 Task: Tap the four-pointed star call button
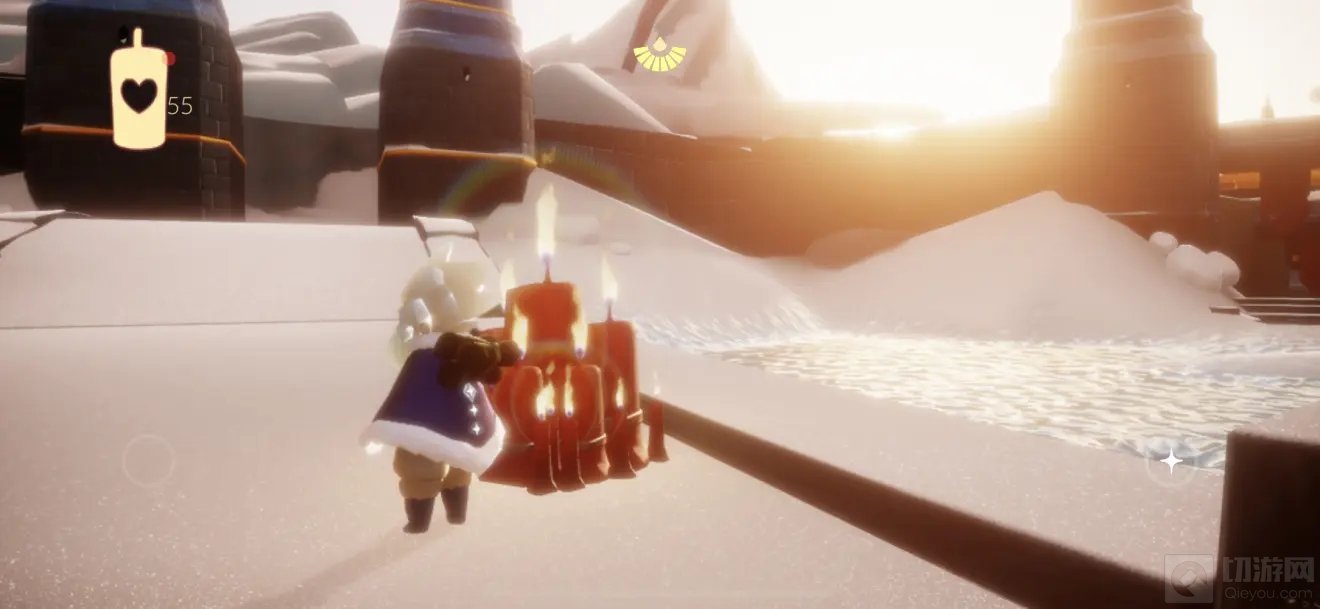click(x=1169, y=461)
